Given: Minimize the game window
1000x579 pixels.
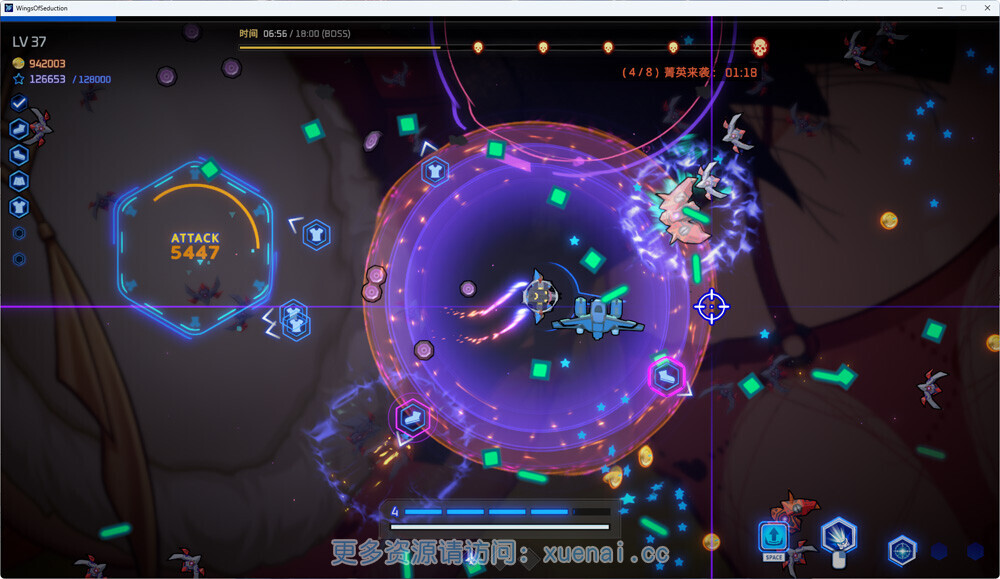Looking at the screenshot, I should [x=940, y=8].
